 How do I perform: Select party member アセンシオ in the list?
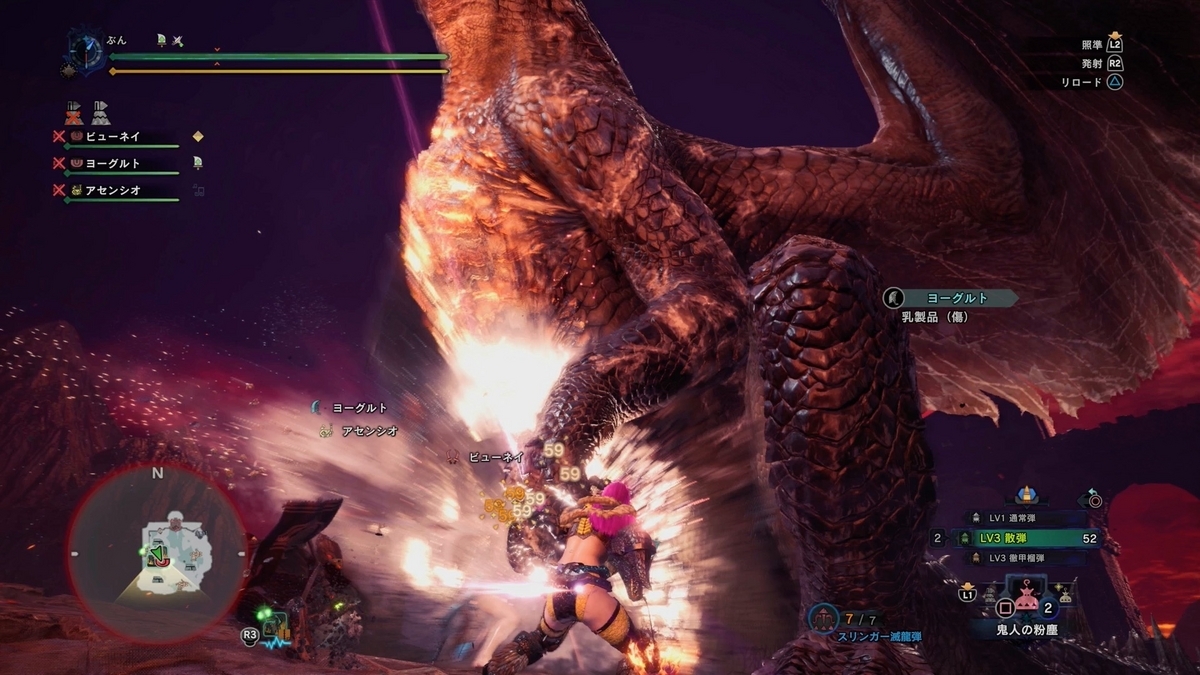[116, 190]
